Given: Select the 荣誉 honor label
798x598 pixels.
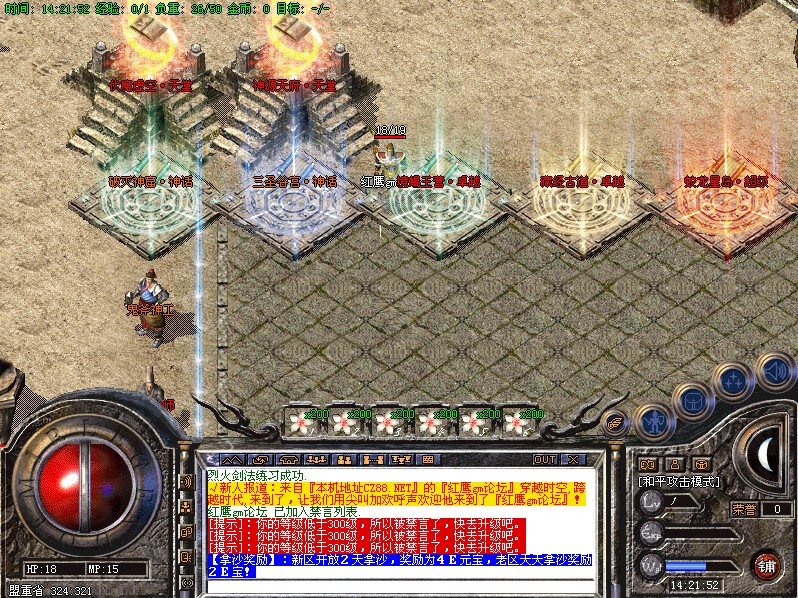Looking at the screenshot, I should (x=743, y=509).
